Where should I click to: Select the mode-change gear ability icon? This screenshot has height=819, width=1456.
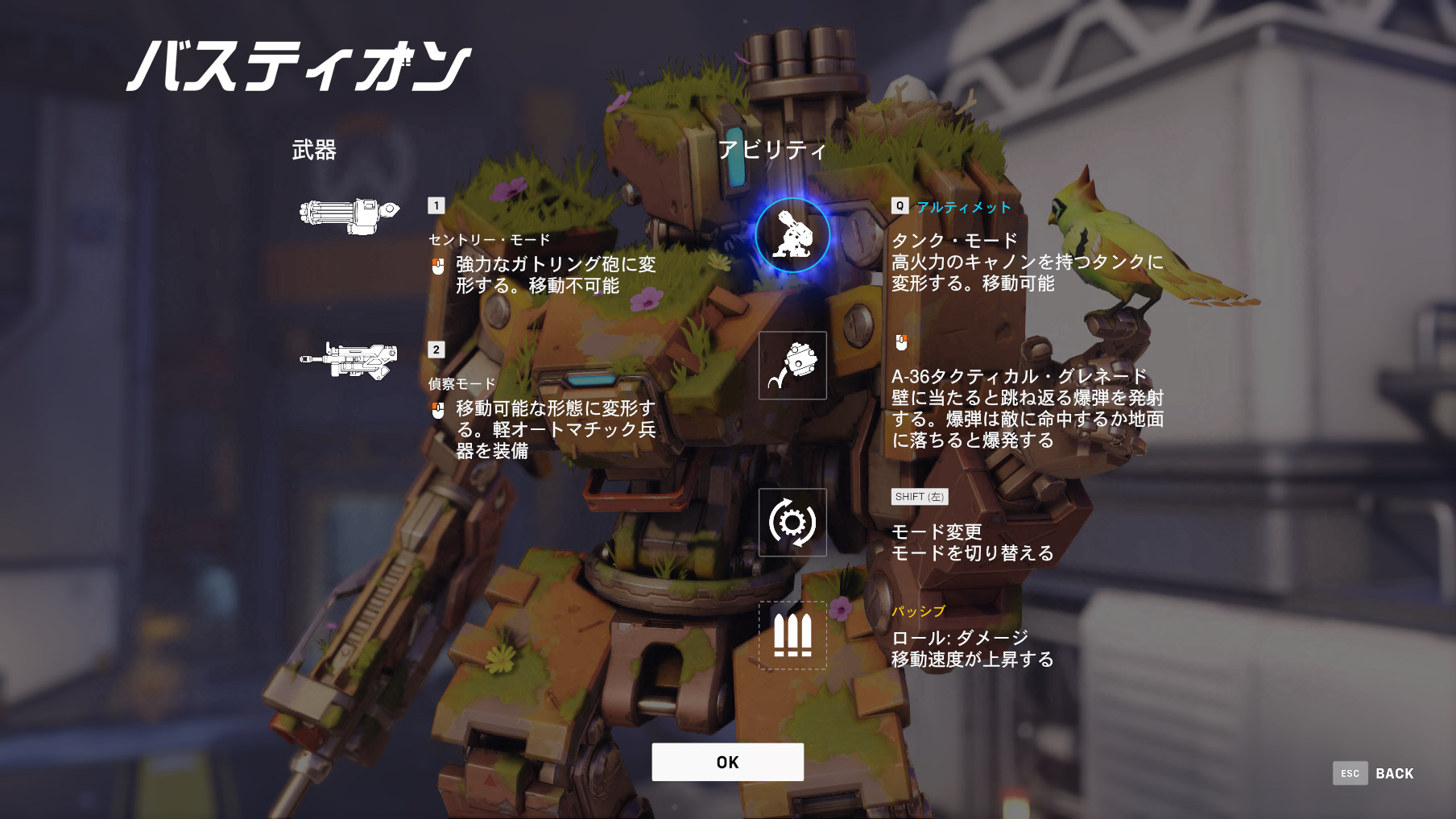792,521
